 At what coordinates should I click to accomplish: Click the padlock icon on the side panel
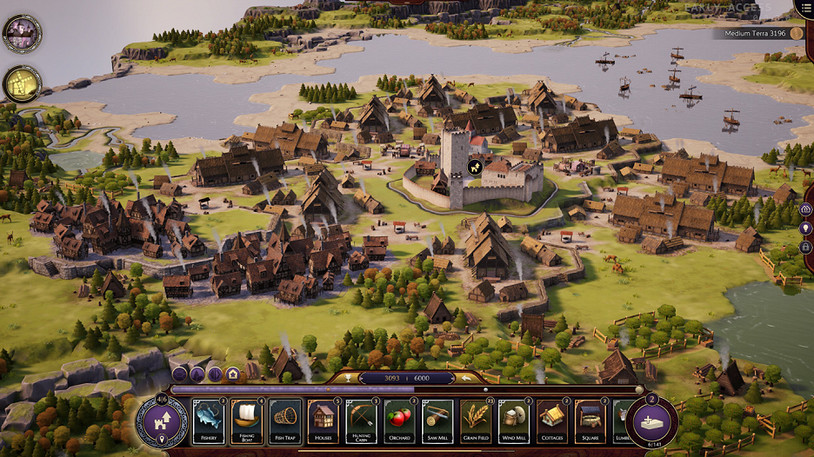click(806, 246)
